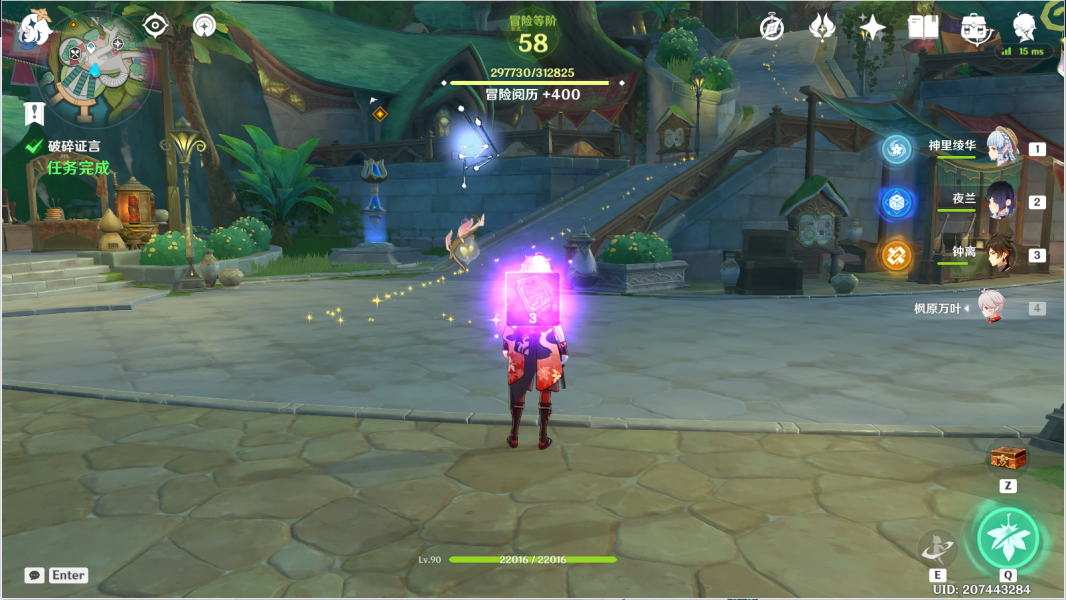Click the eye-shaped icon beside the minimap
1066x600 pixels.
tap(155, 25)
